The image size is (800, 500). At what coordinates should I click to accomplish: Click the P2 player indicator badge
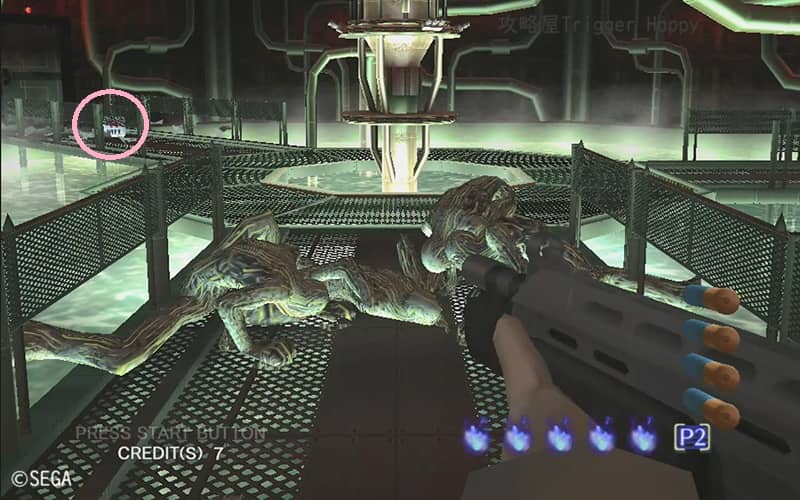pos(690,436)
